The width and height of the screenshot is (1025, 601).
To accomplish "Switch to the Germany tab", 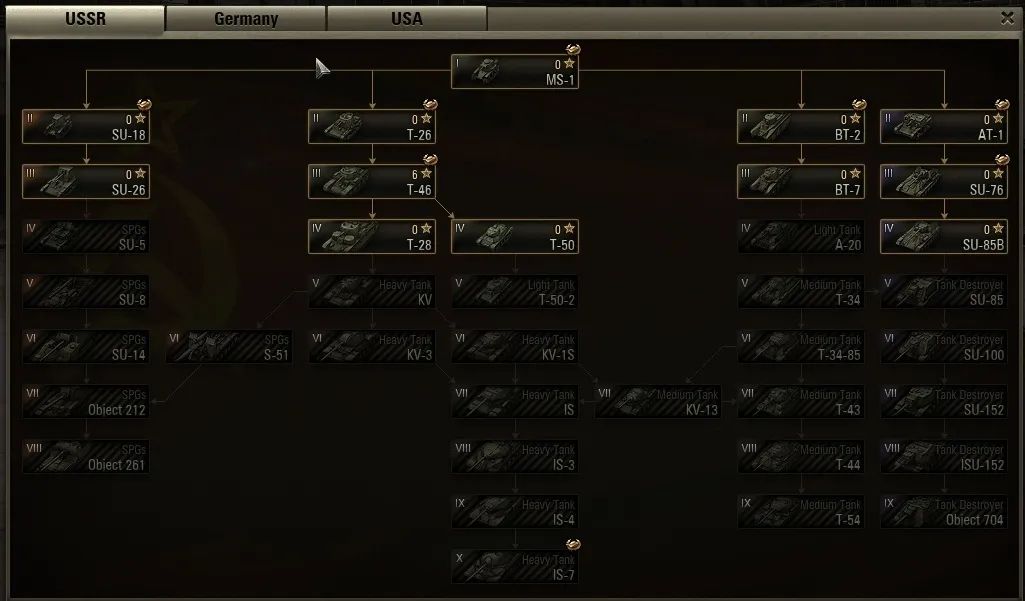I will (x=246, y=19).
